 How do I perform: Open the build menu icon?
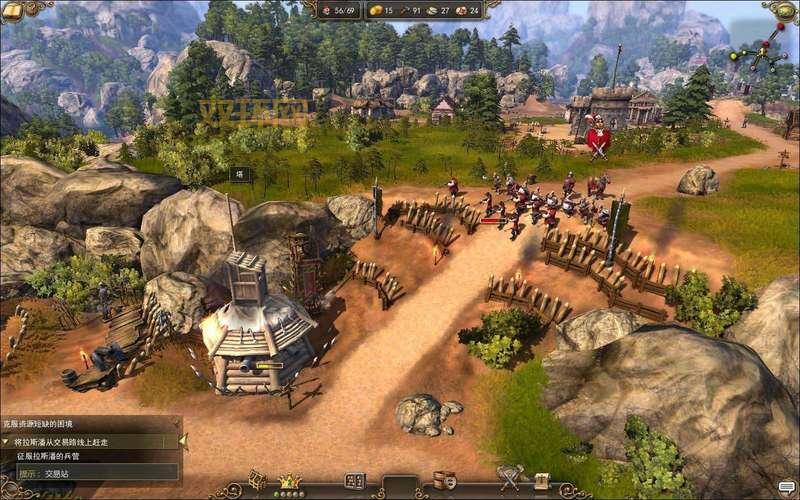[x=258, y=481]
